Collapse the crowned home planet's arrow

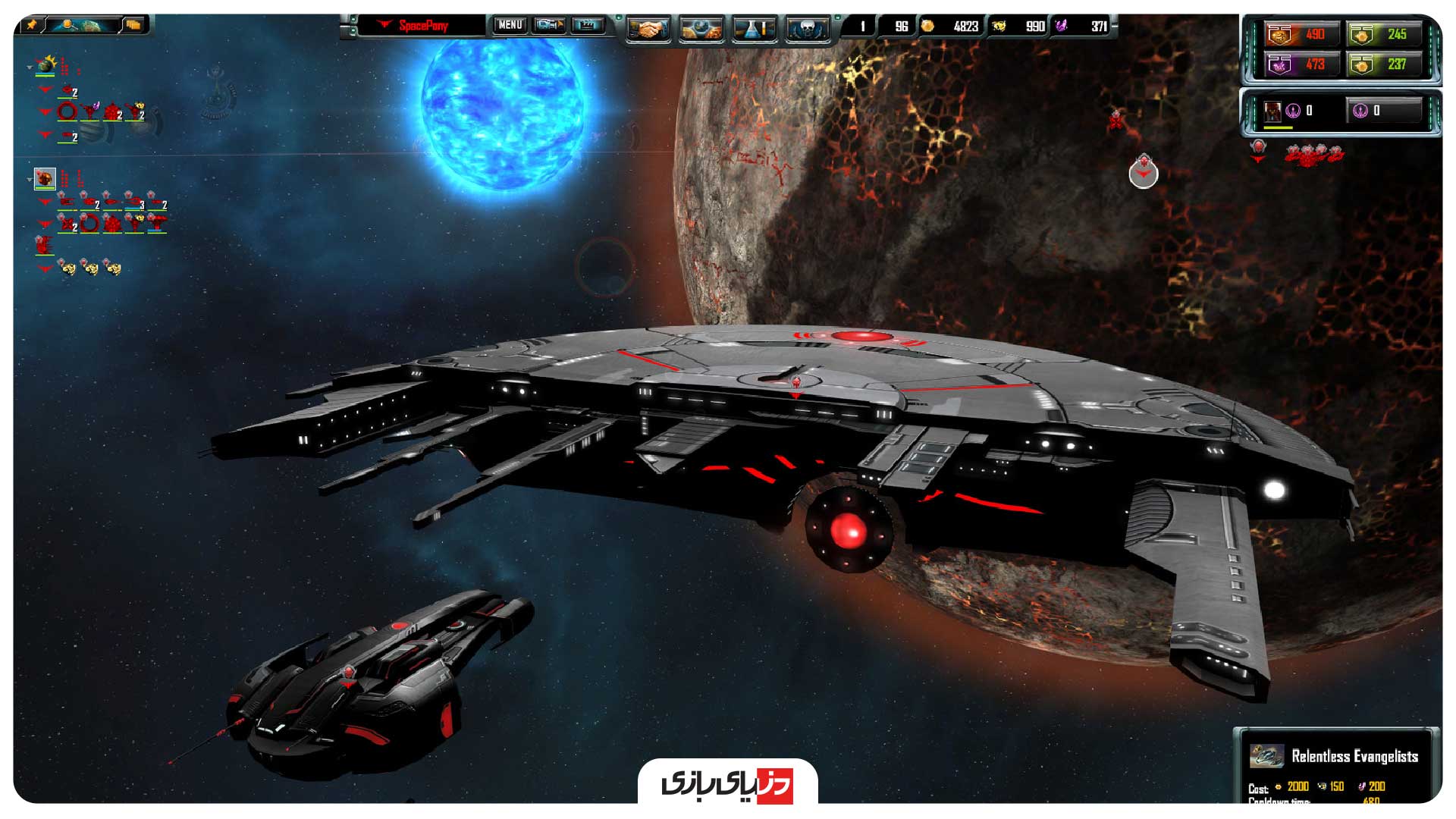30,67
